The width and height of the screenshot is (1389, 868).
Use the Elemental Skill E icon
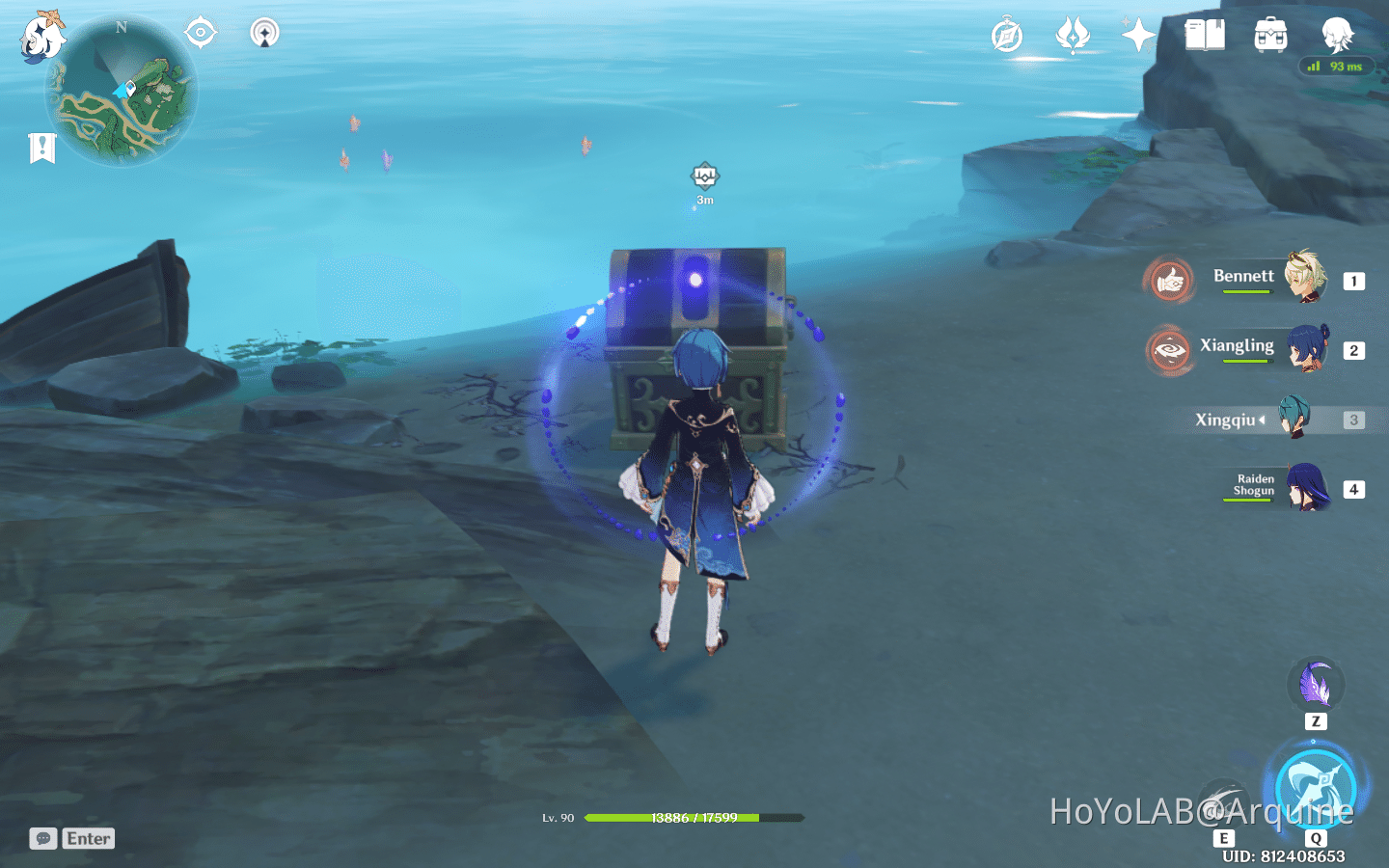[x=1226, y=798]
